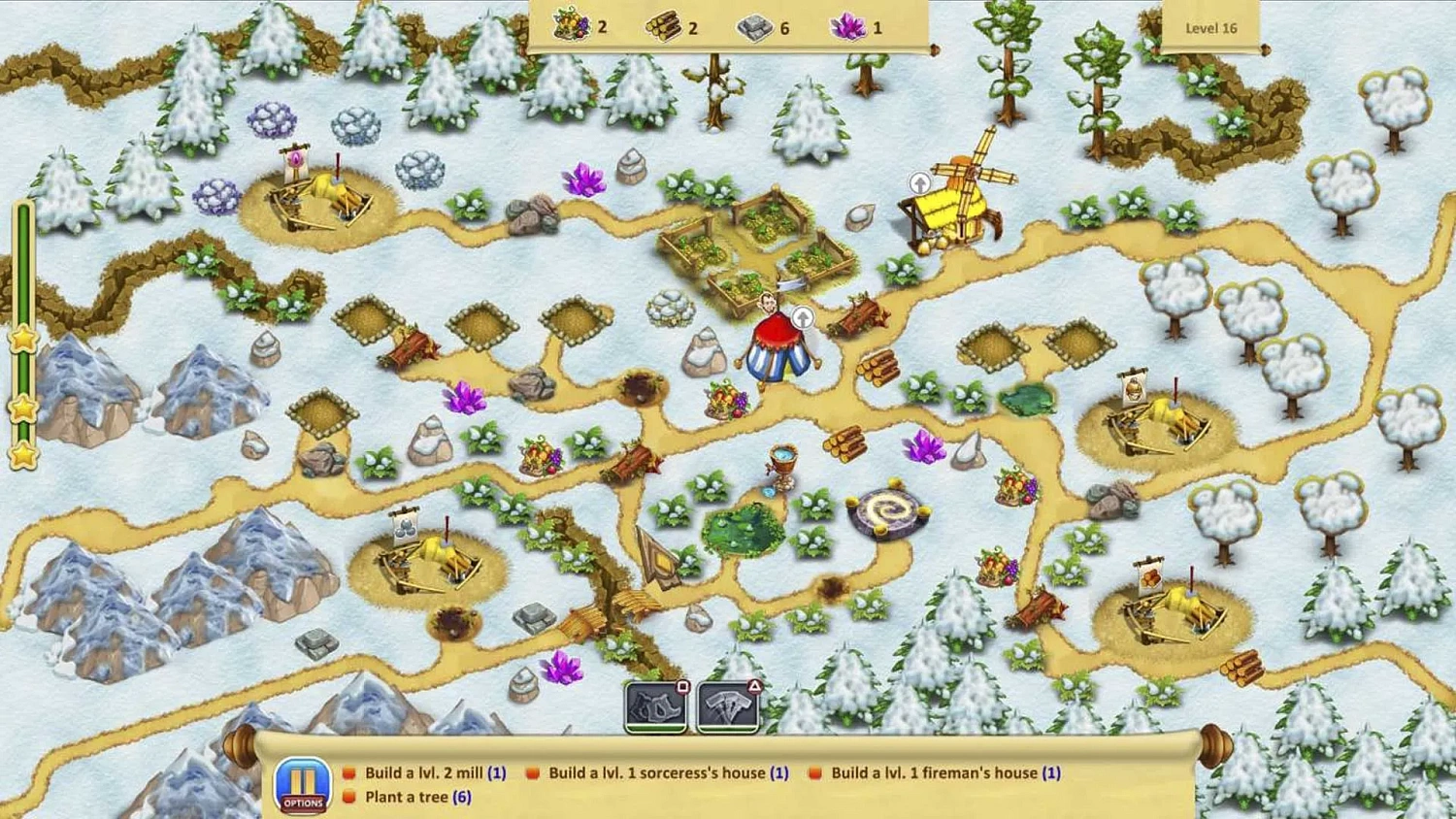Click the blue pillars icon on the Options badge

[x=303, y=775]
